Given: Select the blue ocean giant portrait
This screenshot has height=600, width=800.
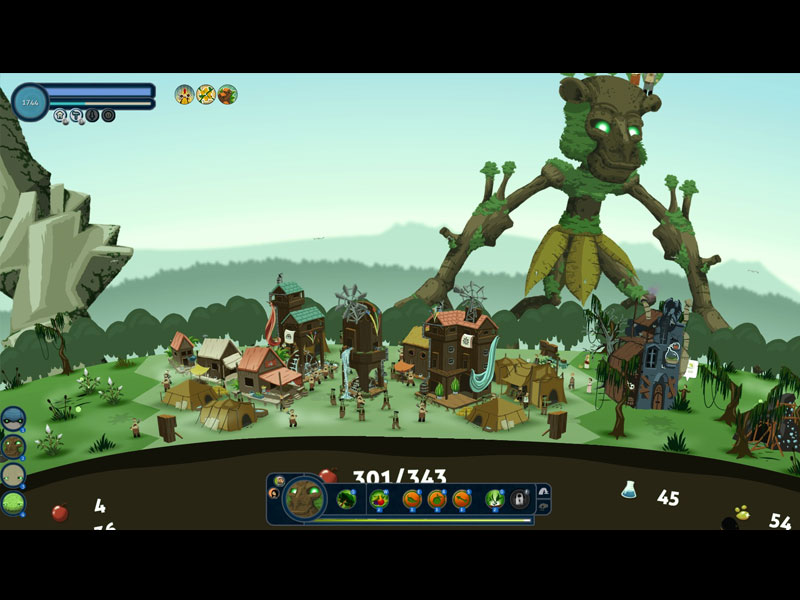Looking at the screenshot, I should pyautogui.click(x=14, y=419).
